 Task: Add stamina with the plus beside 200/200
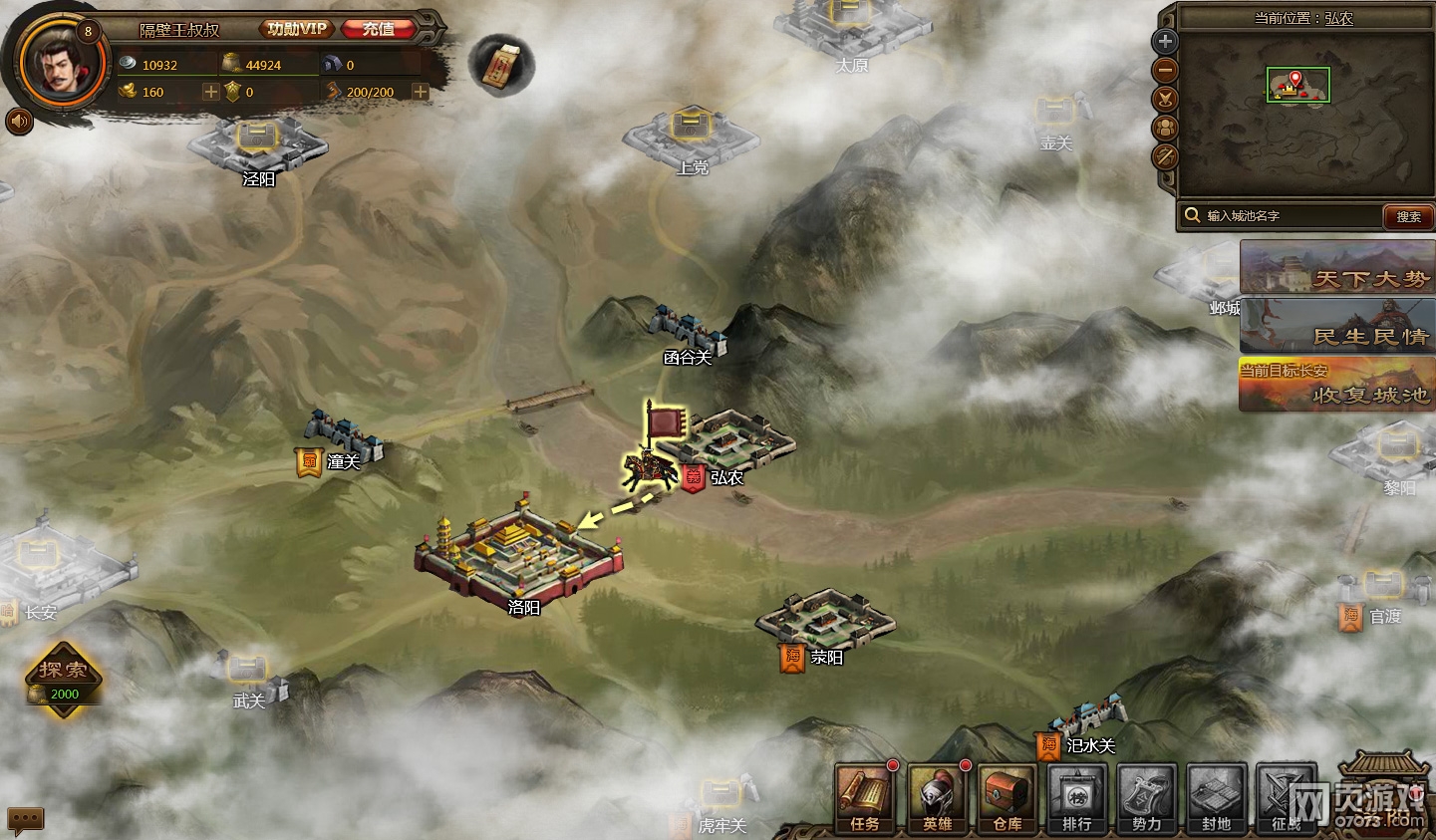tap(421, 92)
